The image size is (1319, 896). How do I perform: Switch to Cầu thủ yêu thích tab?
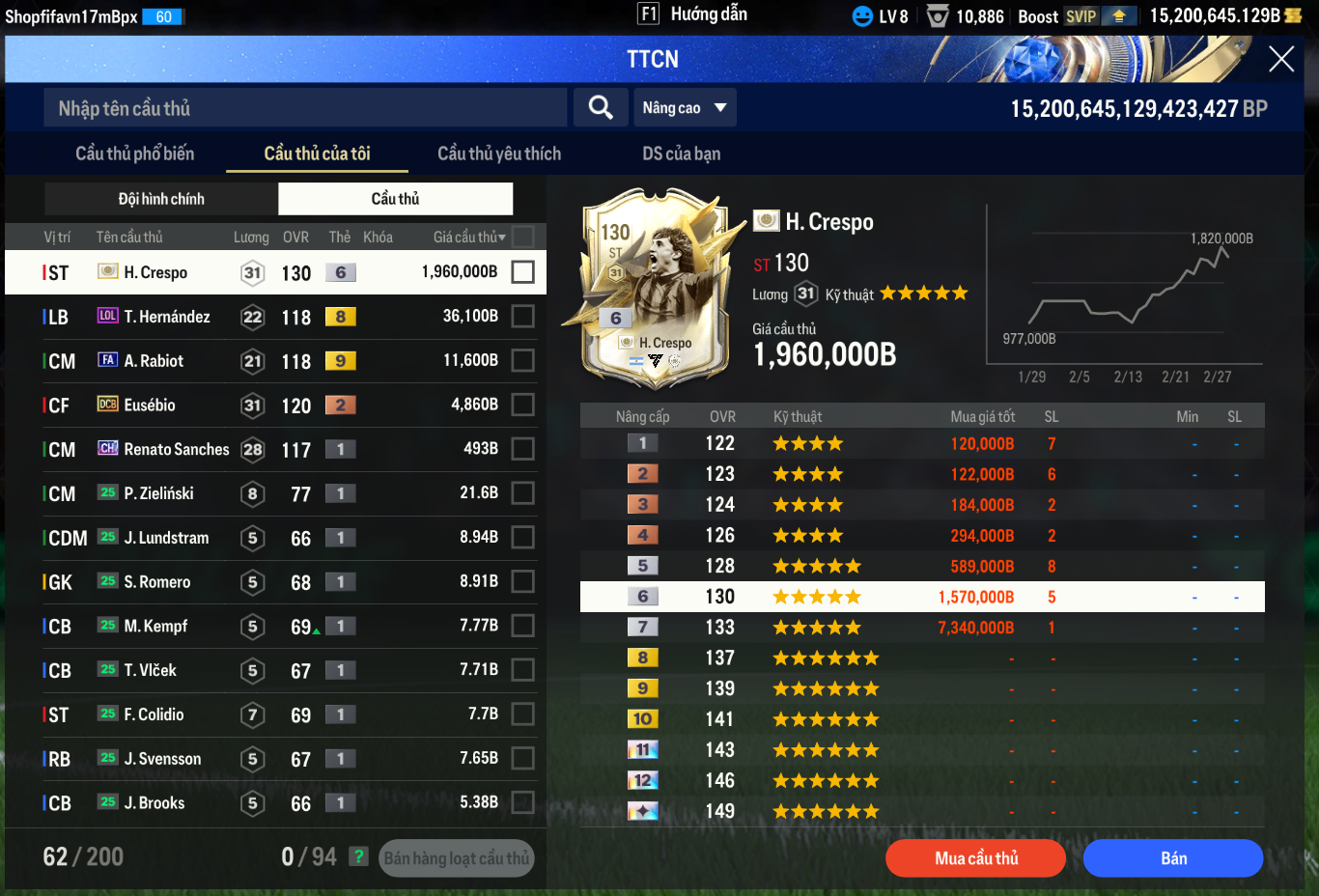(499, 154)
